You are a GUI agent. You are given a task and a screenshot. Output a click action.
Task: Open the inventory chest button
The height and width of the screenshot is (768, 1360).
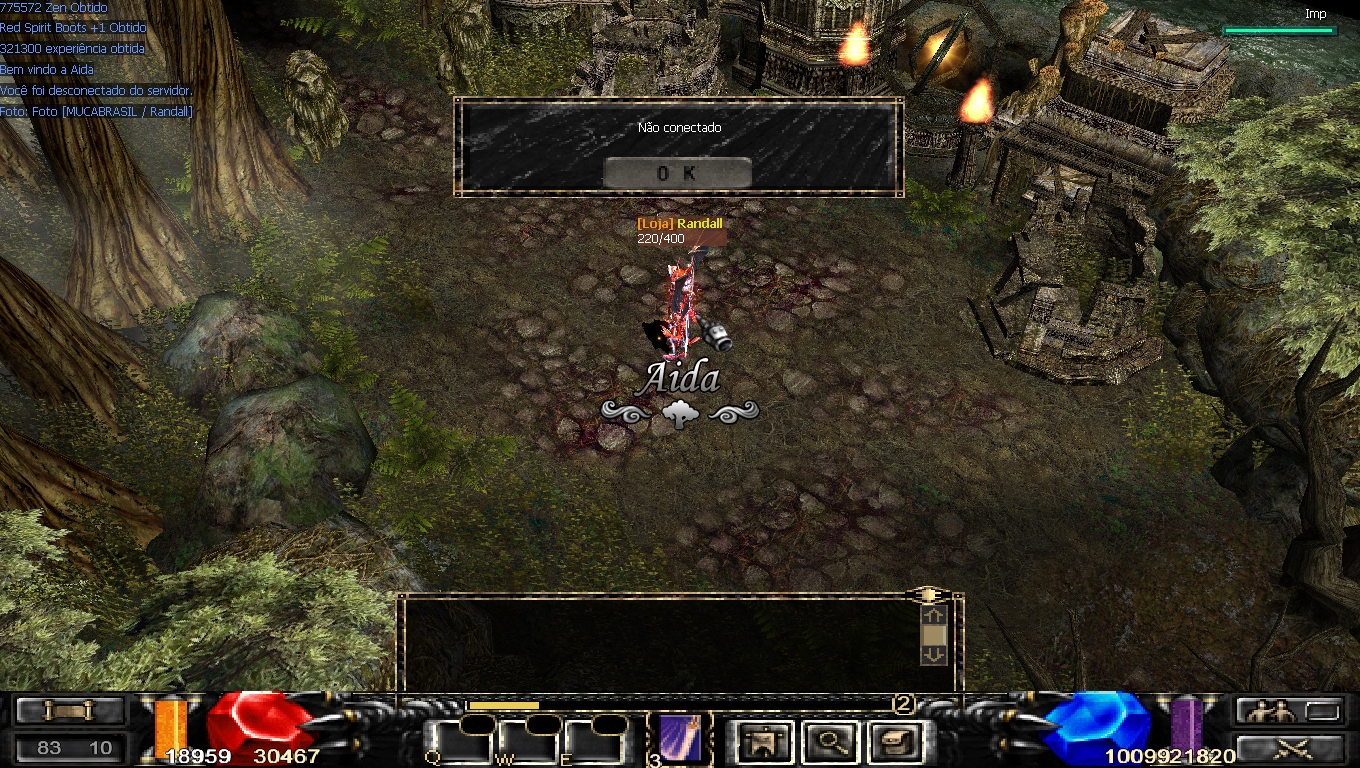pyautogui.click(x=896, y=742)
